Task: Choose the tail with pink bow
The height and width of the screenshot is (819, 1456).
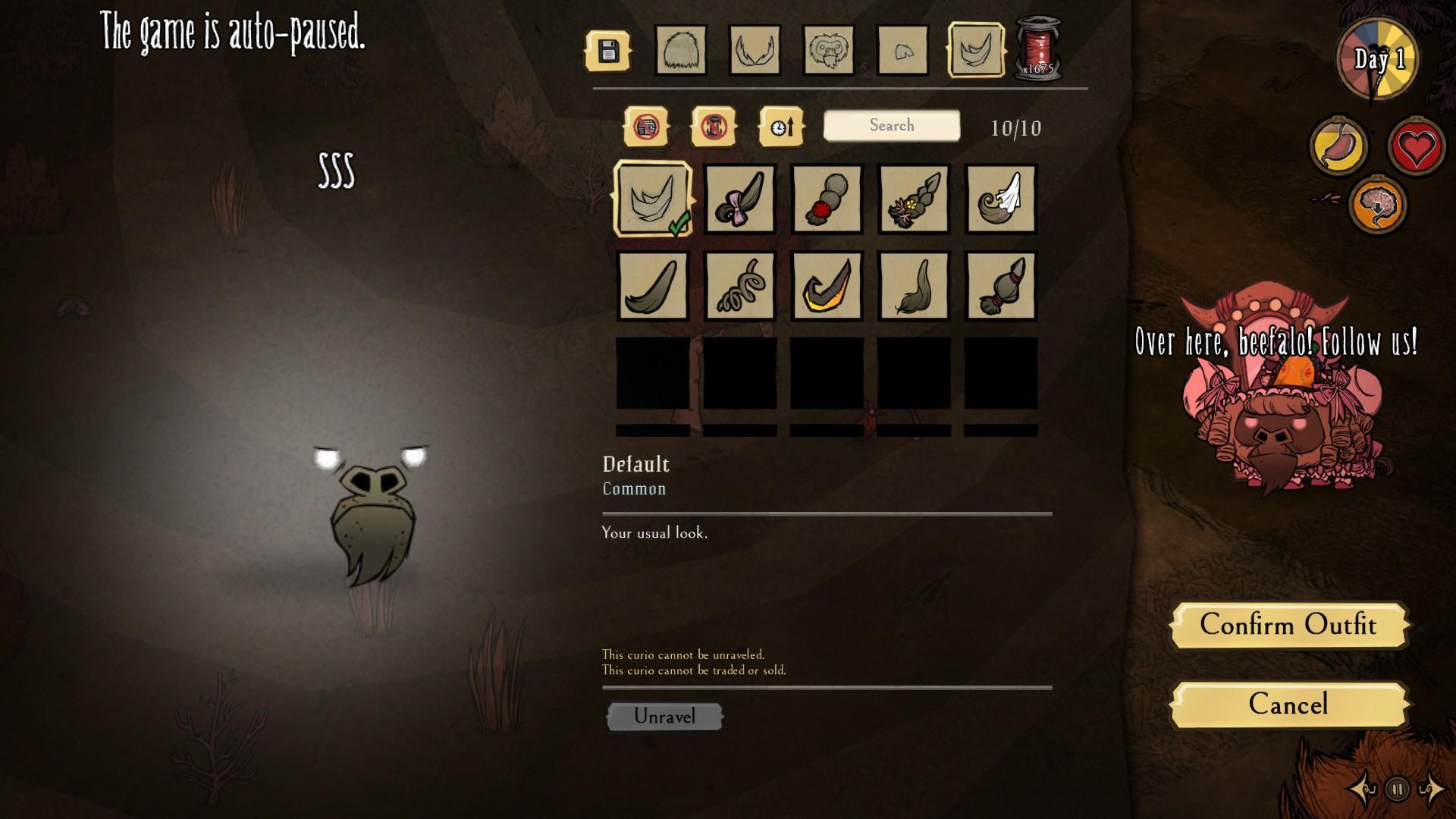Action: click(x=739, y=199)
